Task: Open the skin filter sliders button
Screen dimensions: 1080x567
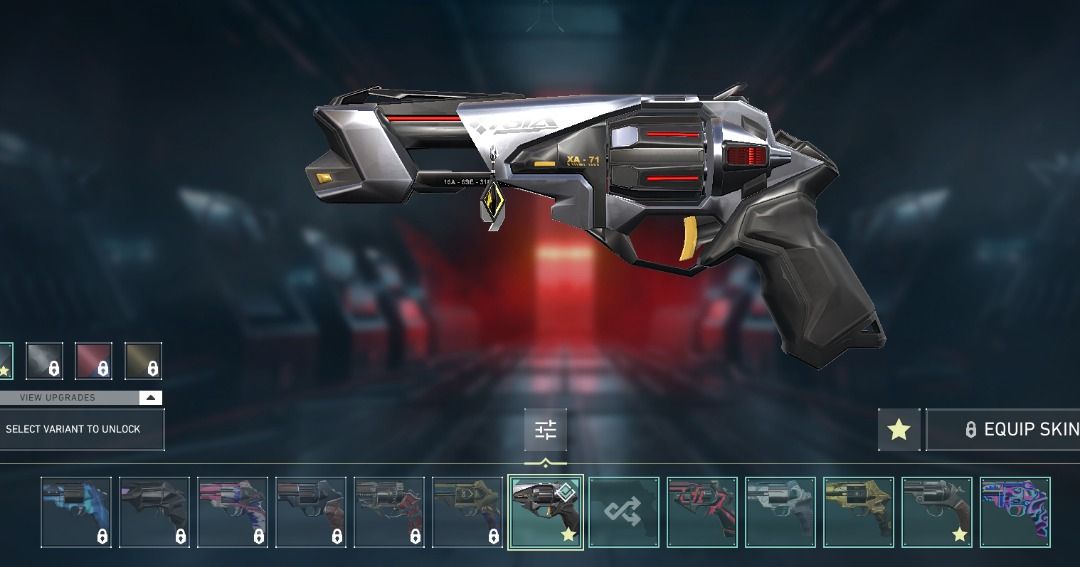Action: pyautogui.click(x=545, y=430)
